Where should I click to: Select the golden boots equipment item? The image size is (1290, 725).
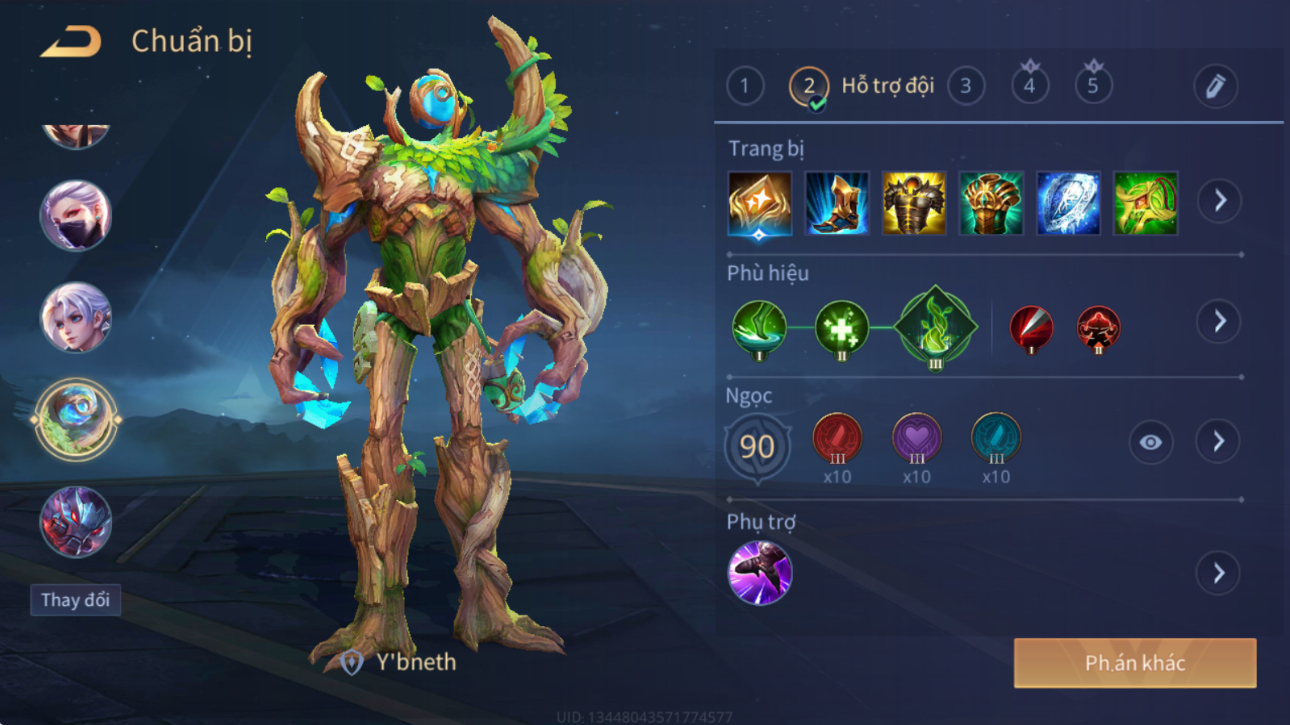click(x=837, y=204)
